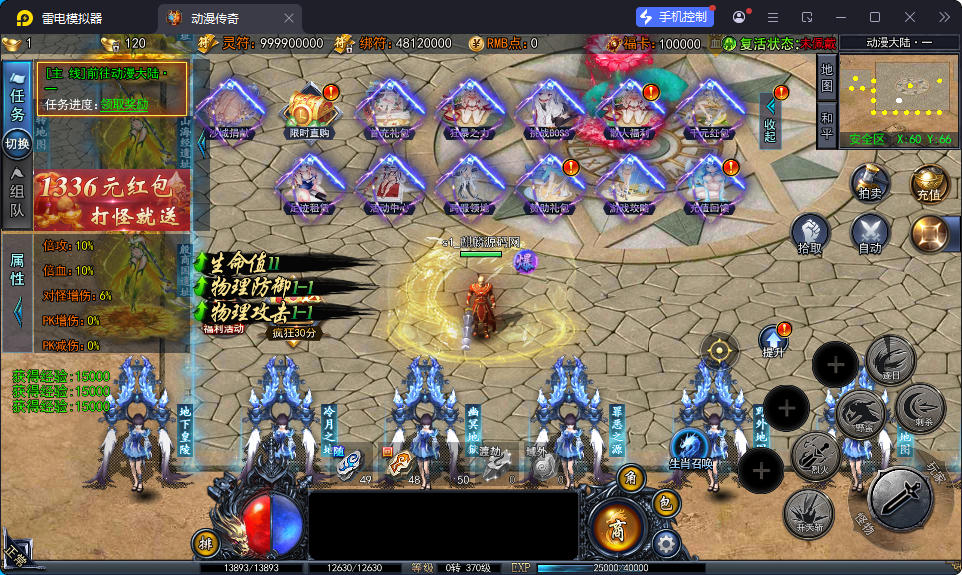This screenshot has width=962, height=575.
Task: Open the 提升 upgrade arrow icon
Action: [774, 341]
